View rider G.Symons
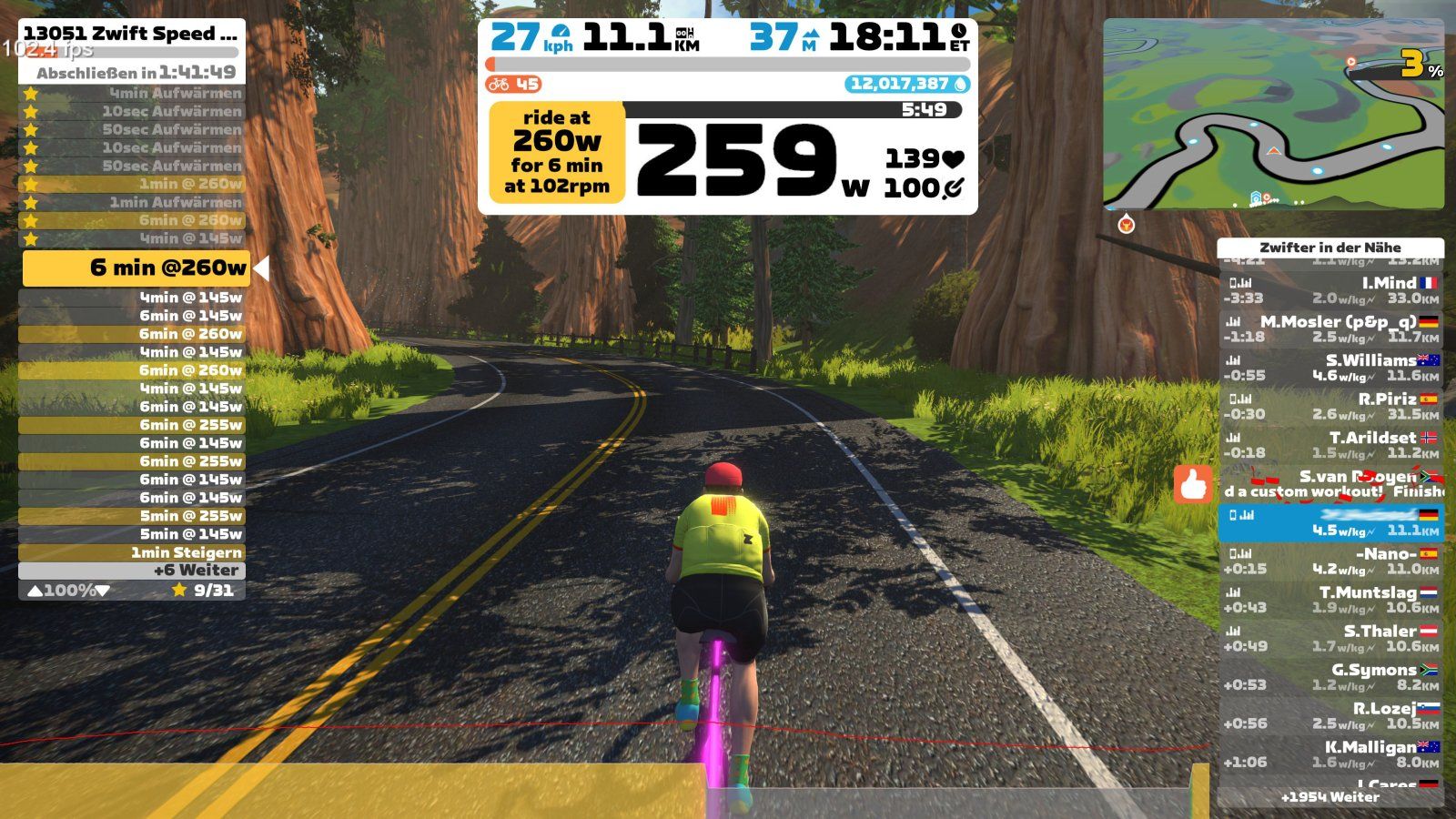Viewport: 1456px width, 819px height. coord(1330,677)
